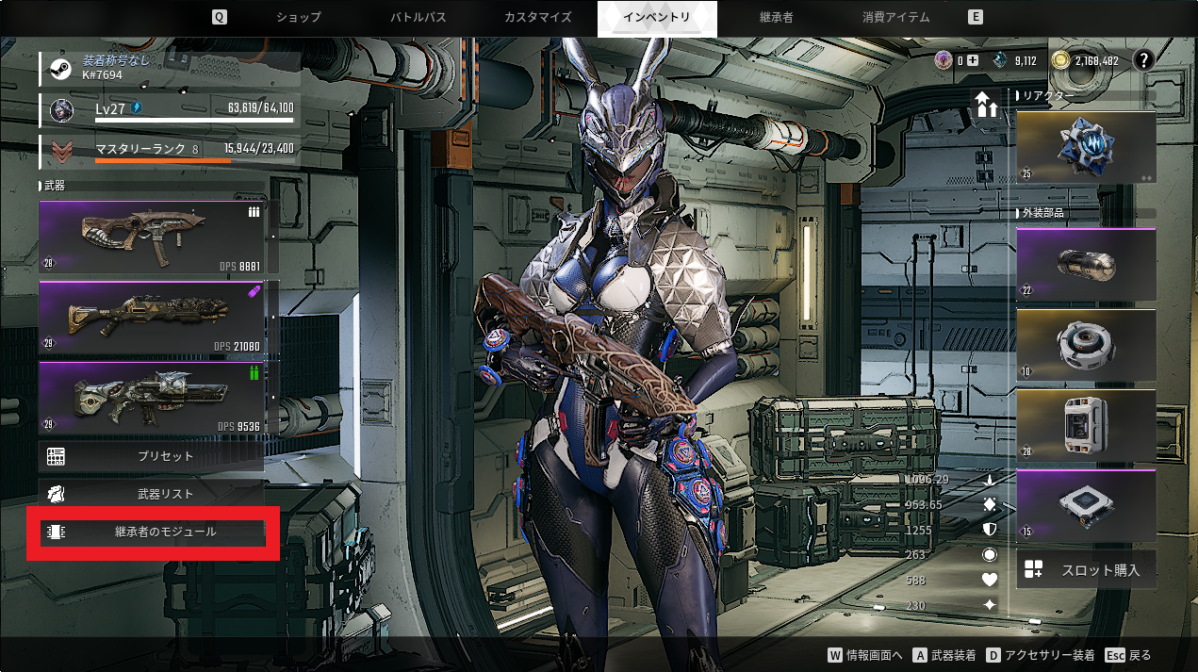This screenshot has height=672, width=1198.
Task: Click the 継承者のモジュール button
Action: 152,532
